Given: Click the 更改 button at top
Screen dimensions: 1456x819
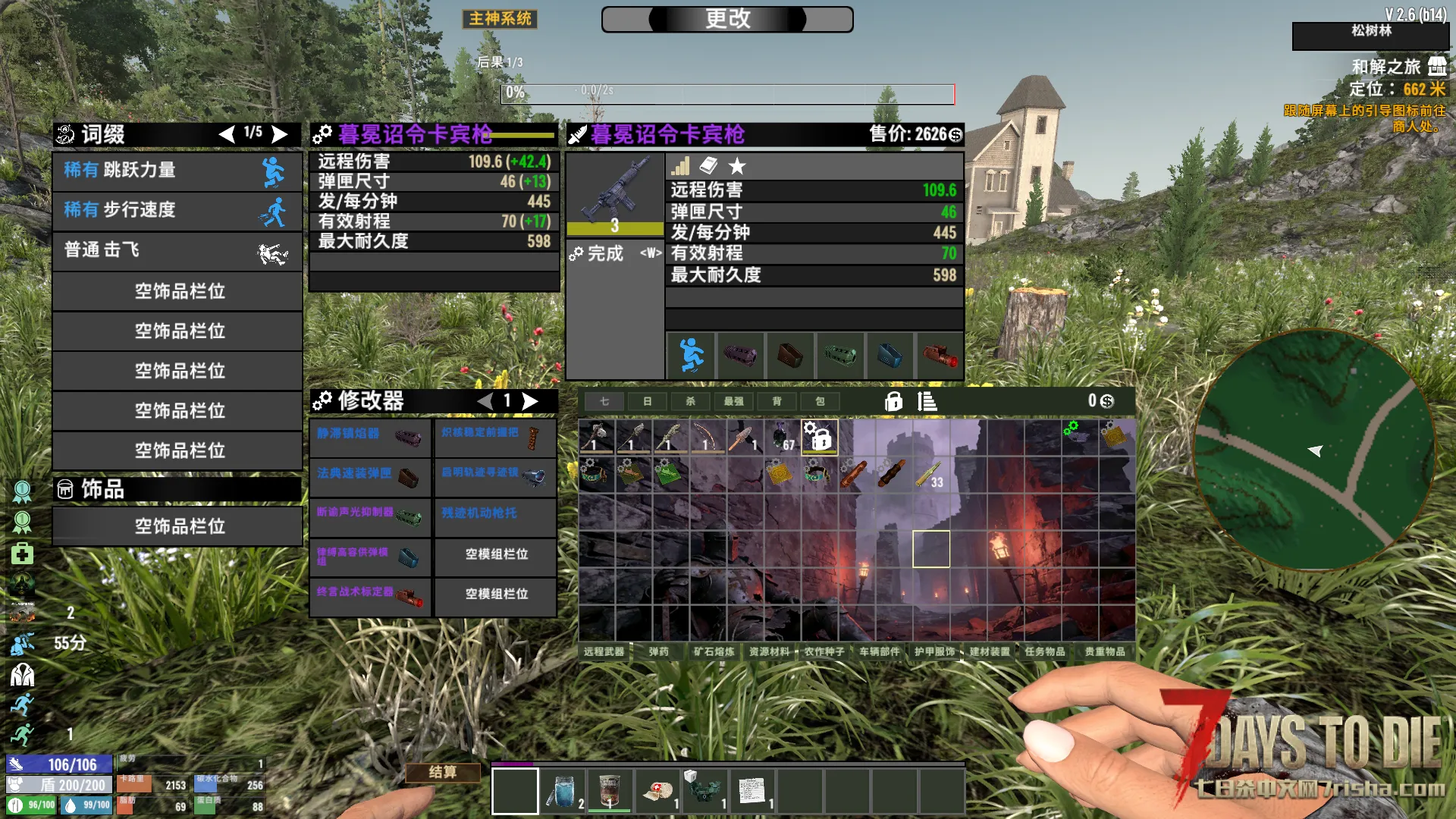Looking at the screenshot, I should [x=727, y=19].
